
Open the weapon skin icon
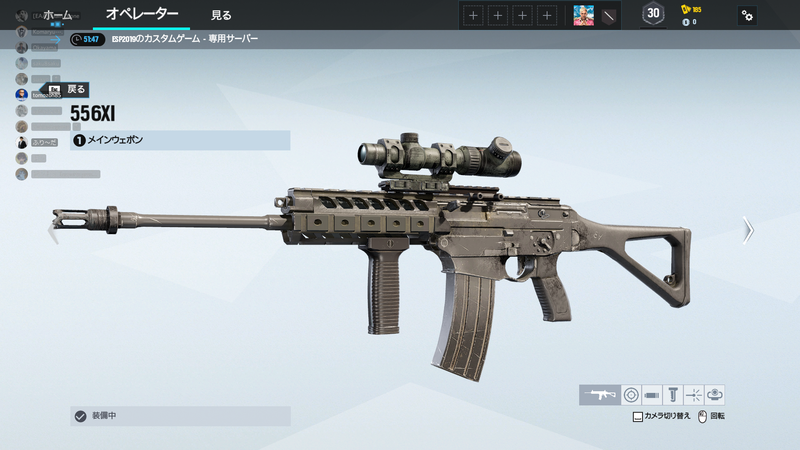click(x=714, y=395)
